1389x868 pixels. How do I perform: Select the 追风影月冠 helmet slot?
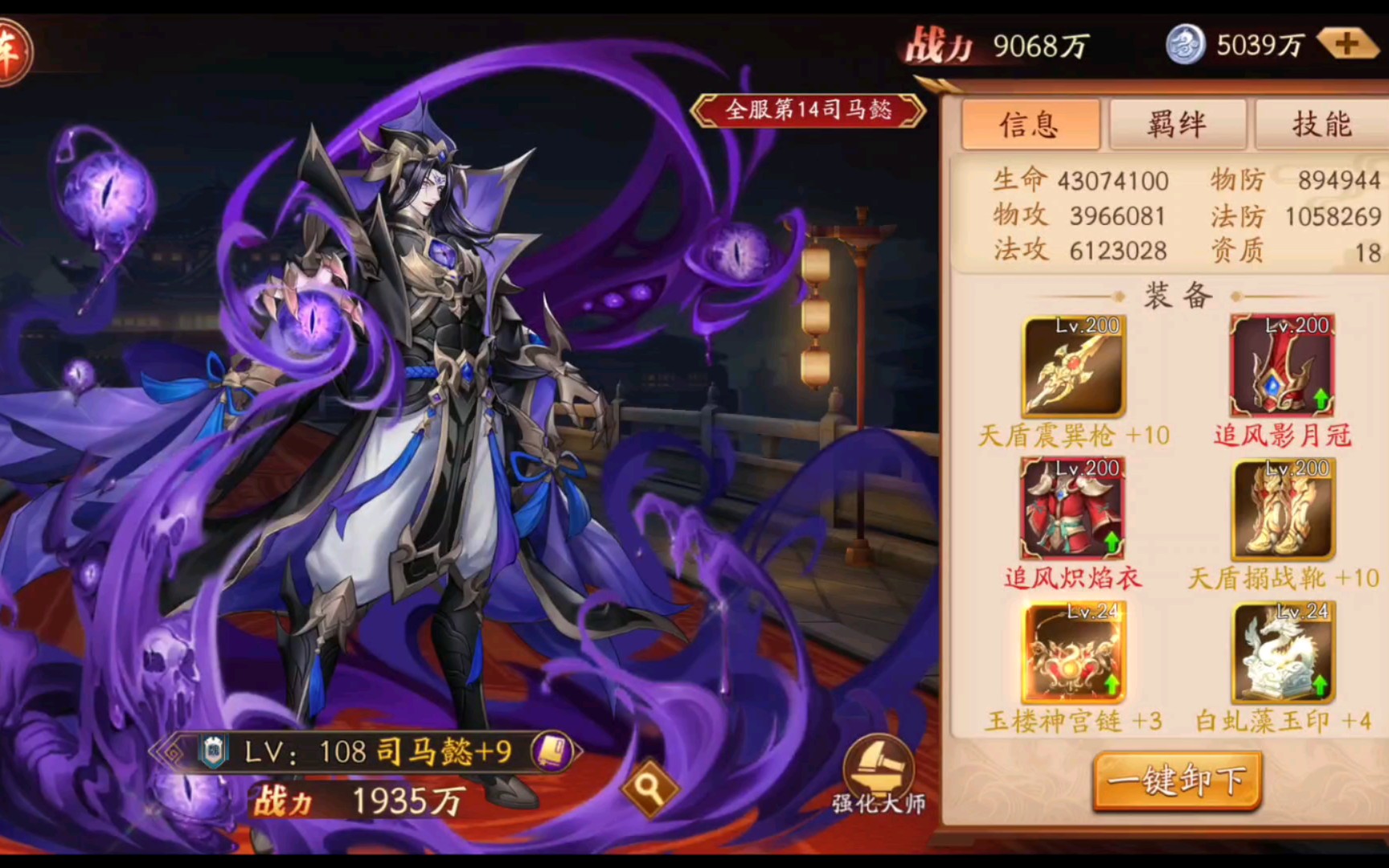tap(1282, 366)
